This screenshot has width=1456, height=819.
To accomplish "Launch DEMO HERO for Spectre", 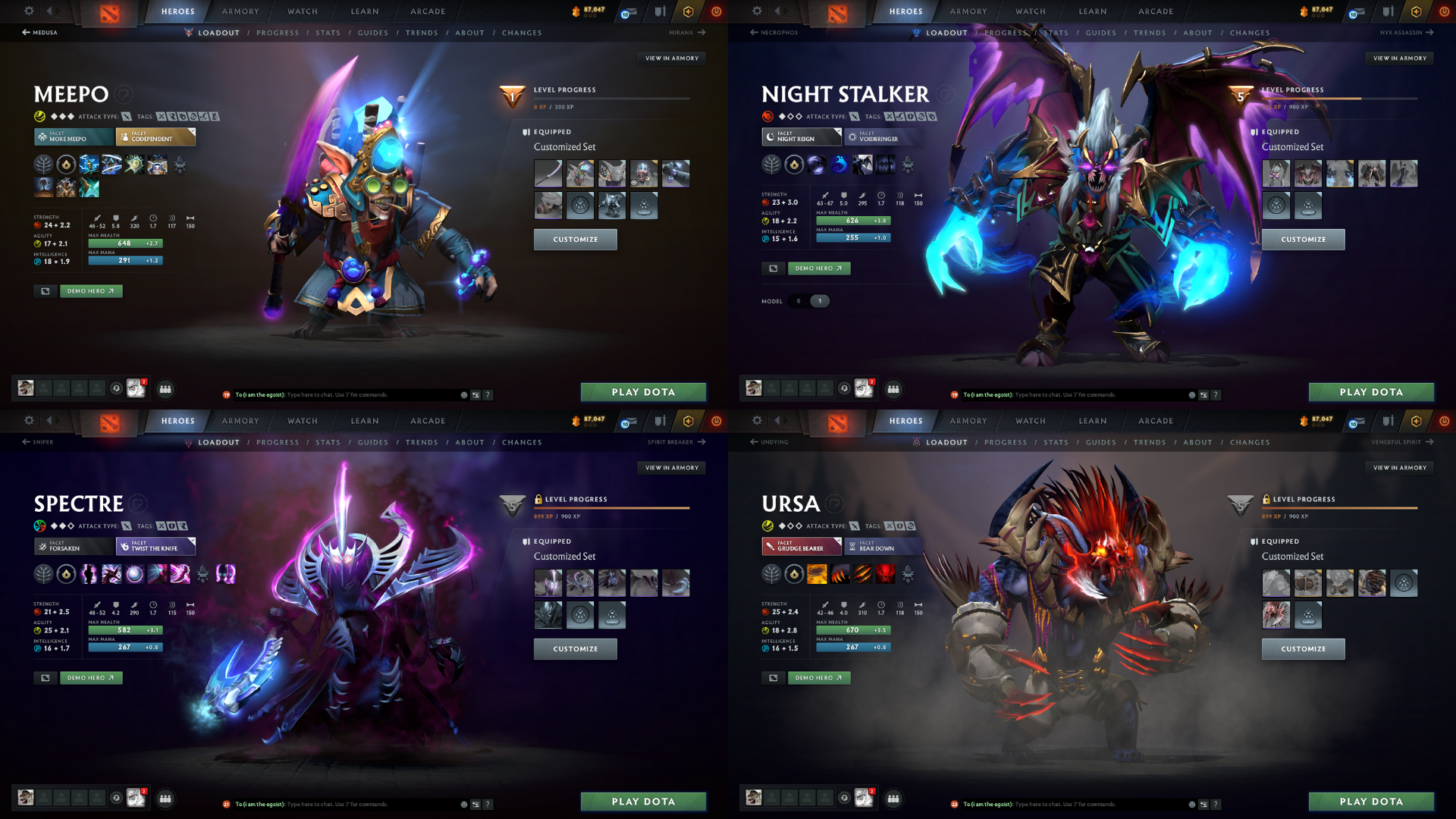I will pyautogui.click(x=90, y=677).
